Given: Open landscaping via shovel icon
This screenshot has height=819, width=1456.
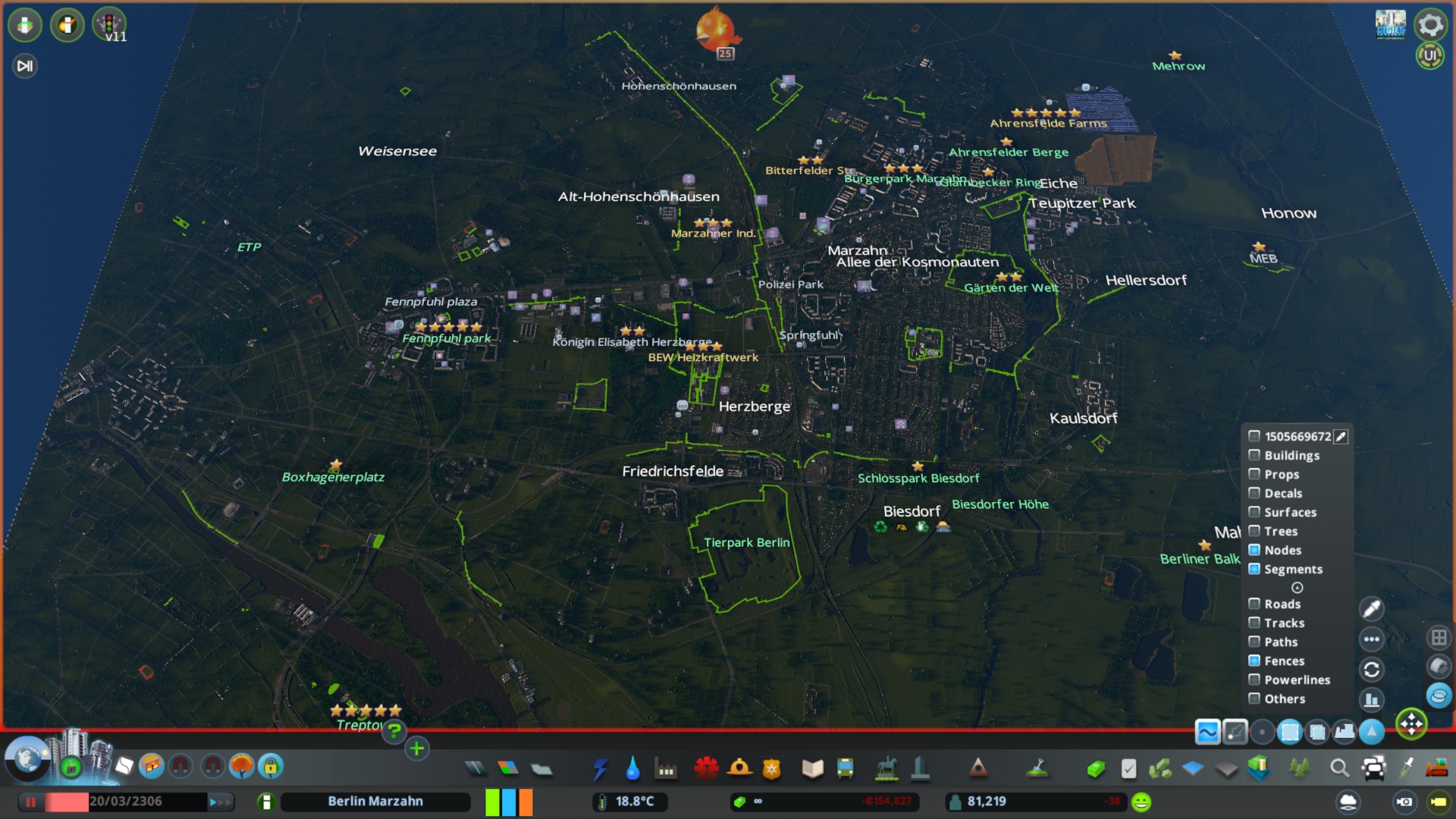Looking at the screenshot, I should point(1036,768).
